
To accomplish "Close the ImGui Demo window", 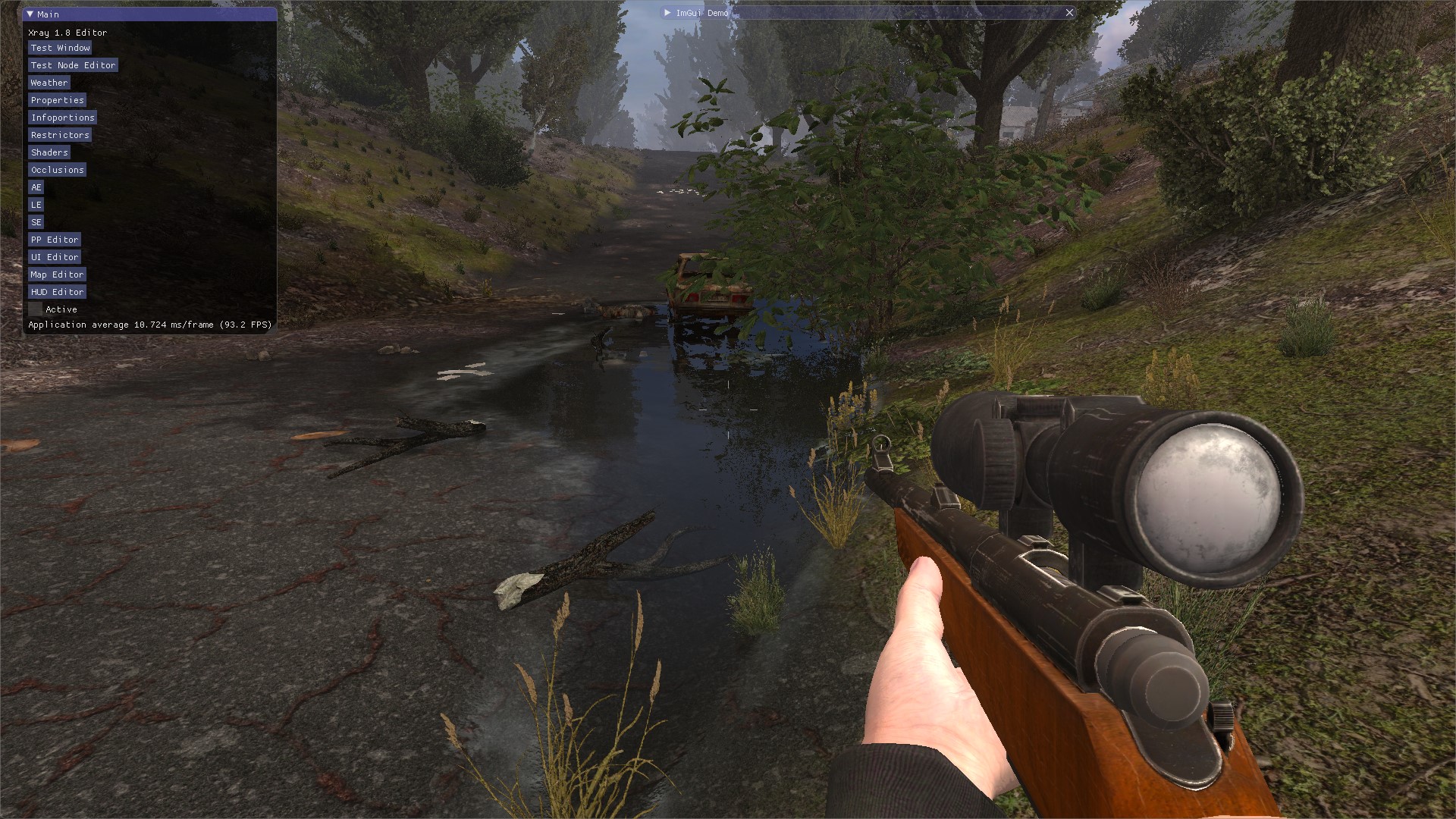I will pyautogui.click(x=1069, y=13).
